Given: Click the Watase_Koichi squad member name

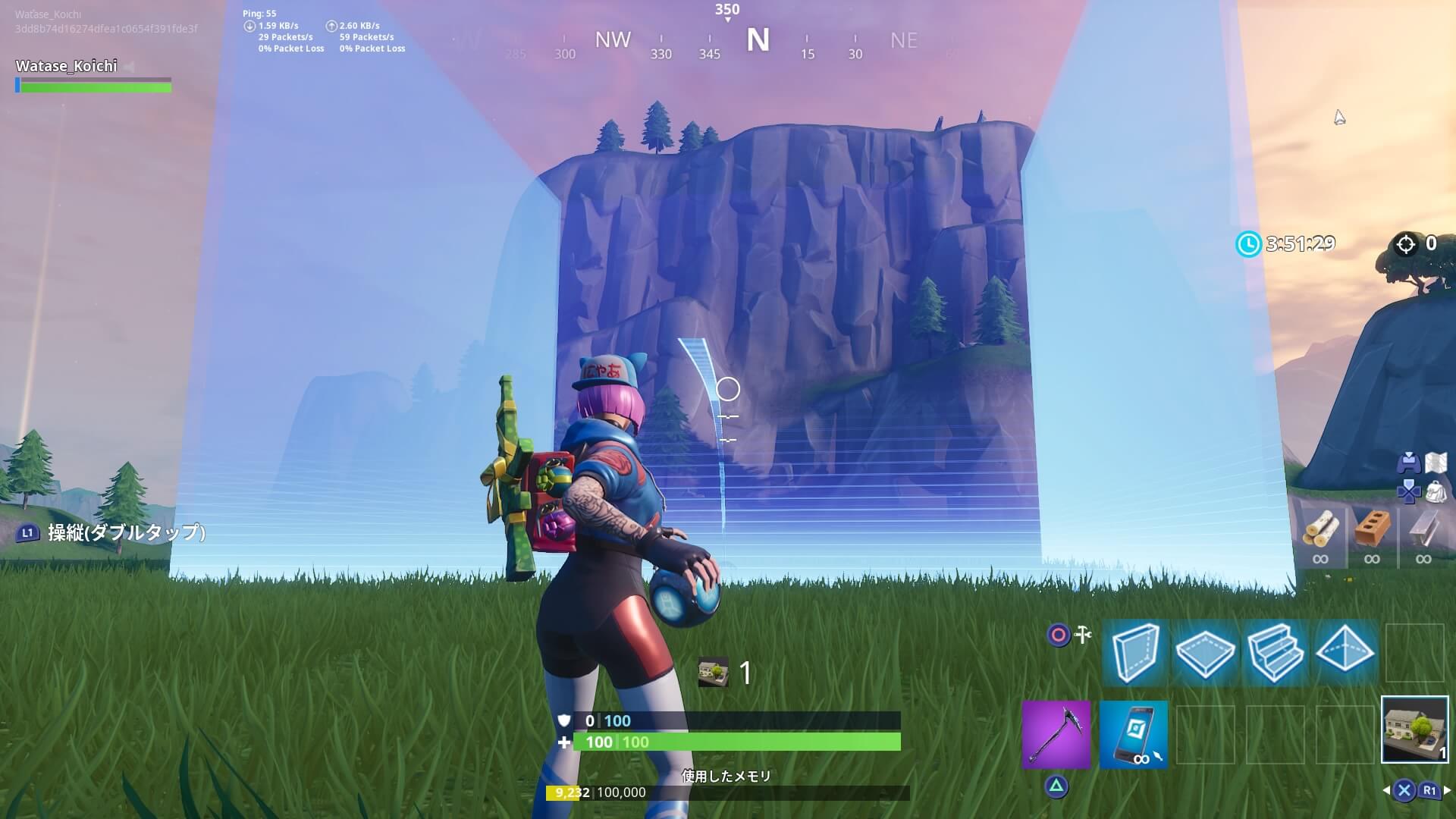Looking at the screenshot, I should tap(67, 66).
